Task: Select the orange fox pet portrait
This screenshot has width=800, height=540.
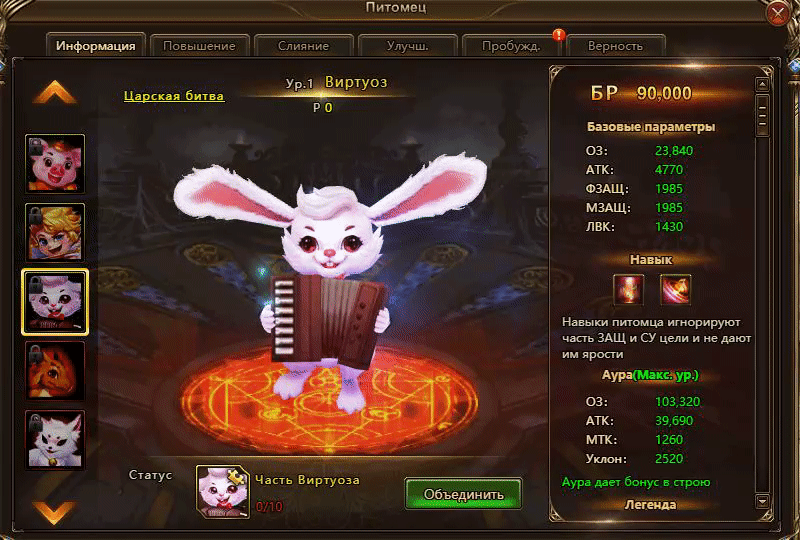Action: (x=55, y=370)
